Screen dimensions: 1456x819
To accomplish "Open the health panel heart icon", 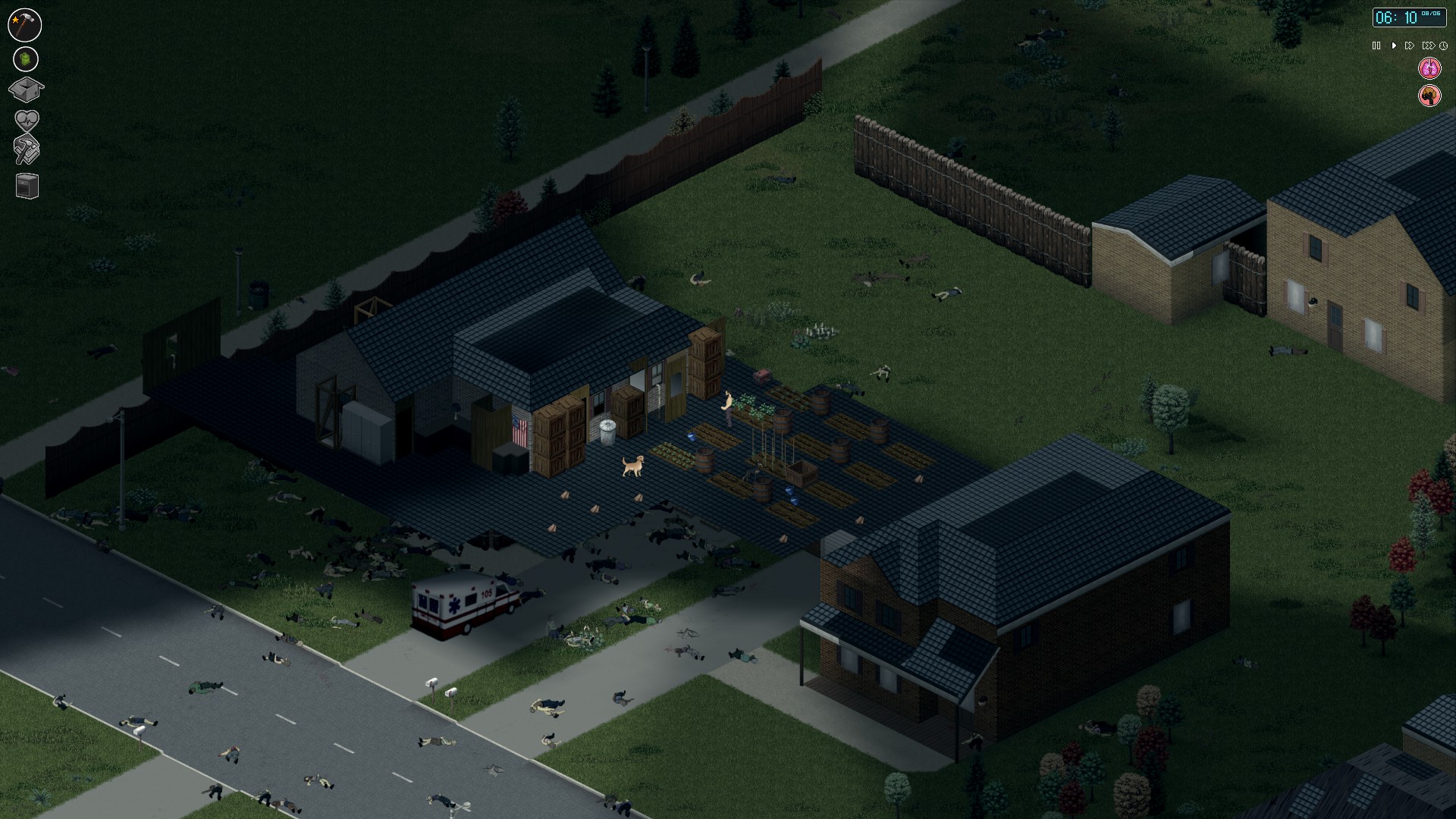I will [x=25, y=118].
